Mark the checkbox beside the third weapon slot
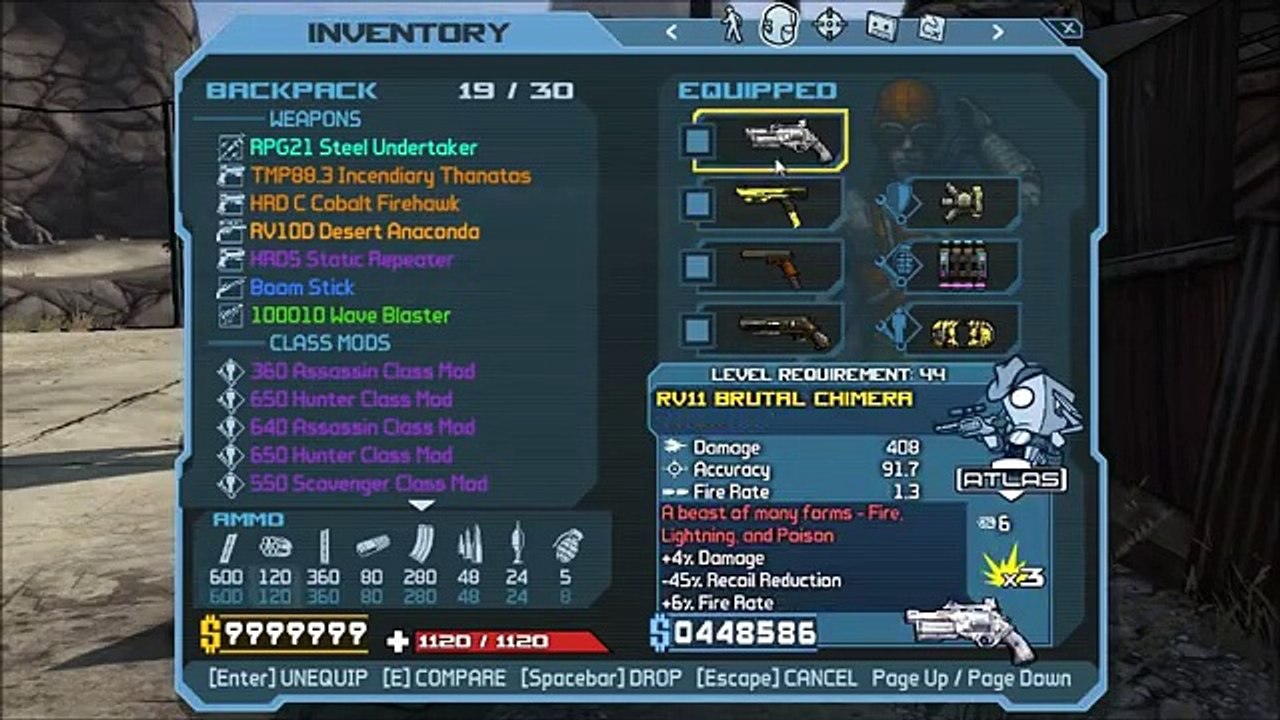The width and height of the screenshot is (1280, 720). [x=697, y=265]
